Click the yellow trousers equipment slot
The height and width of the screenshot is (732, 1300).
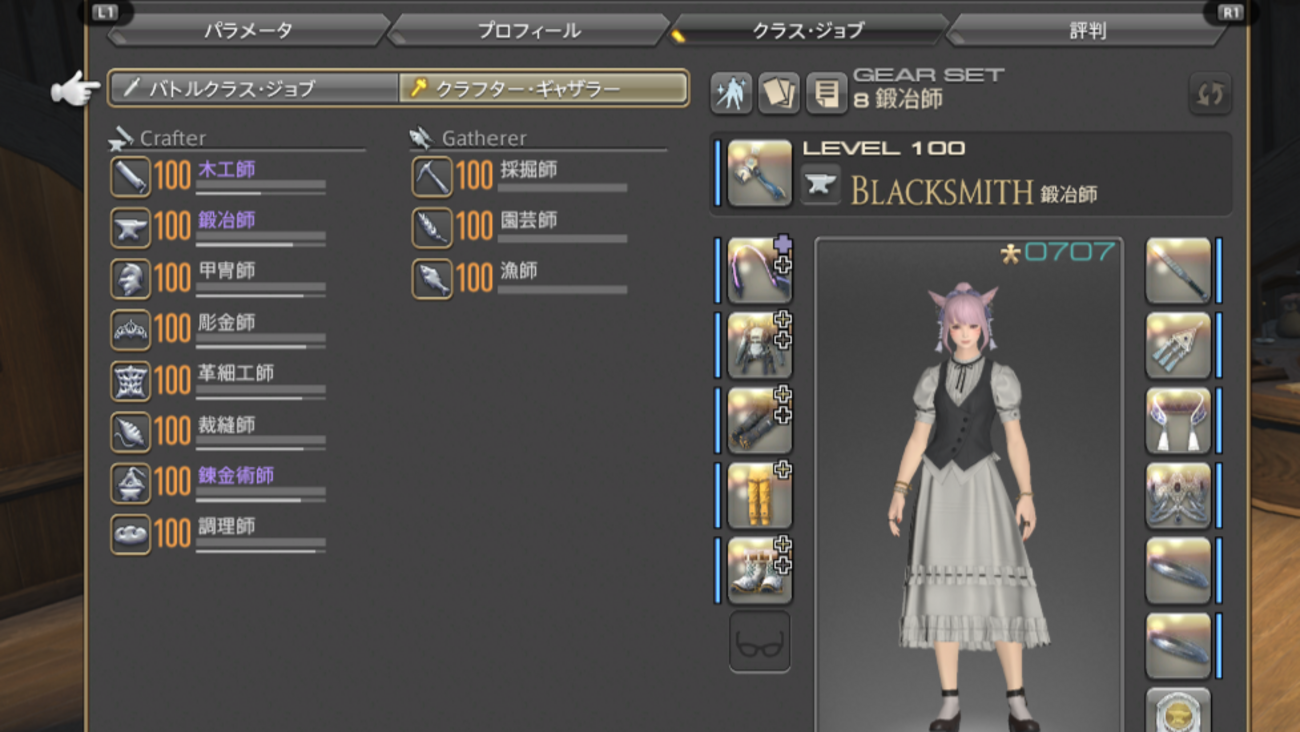pos(759,495)
